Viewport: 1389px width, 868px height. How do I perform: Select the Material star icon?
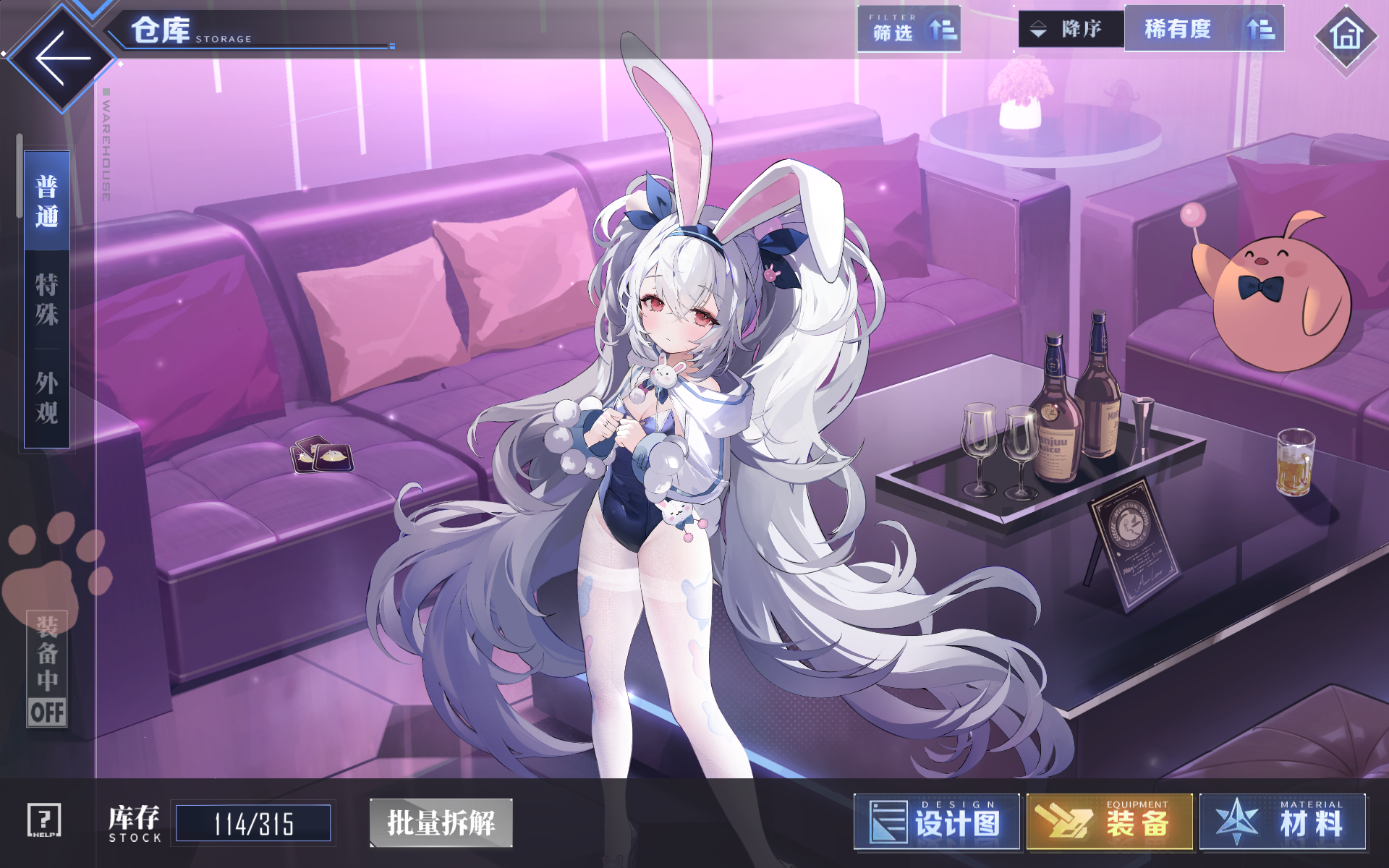coord(1236,822)
